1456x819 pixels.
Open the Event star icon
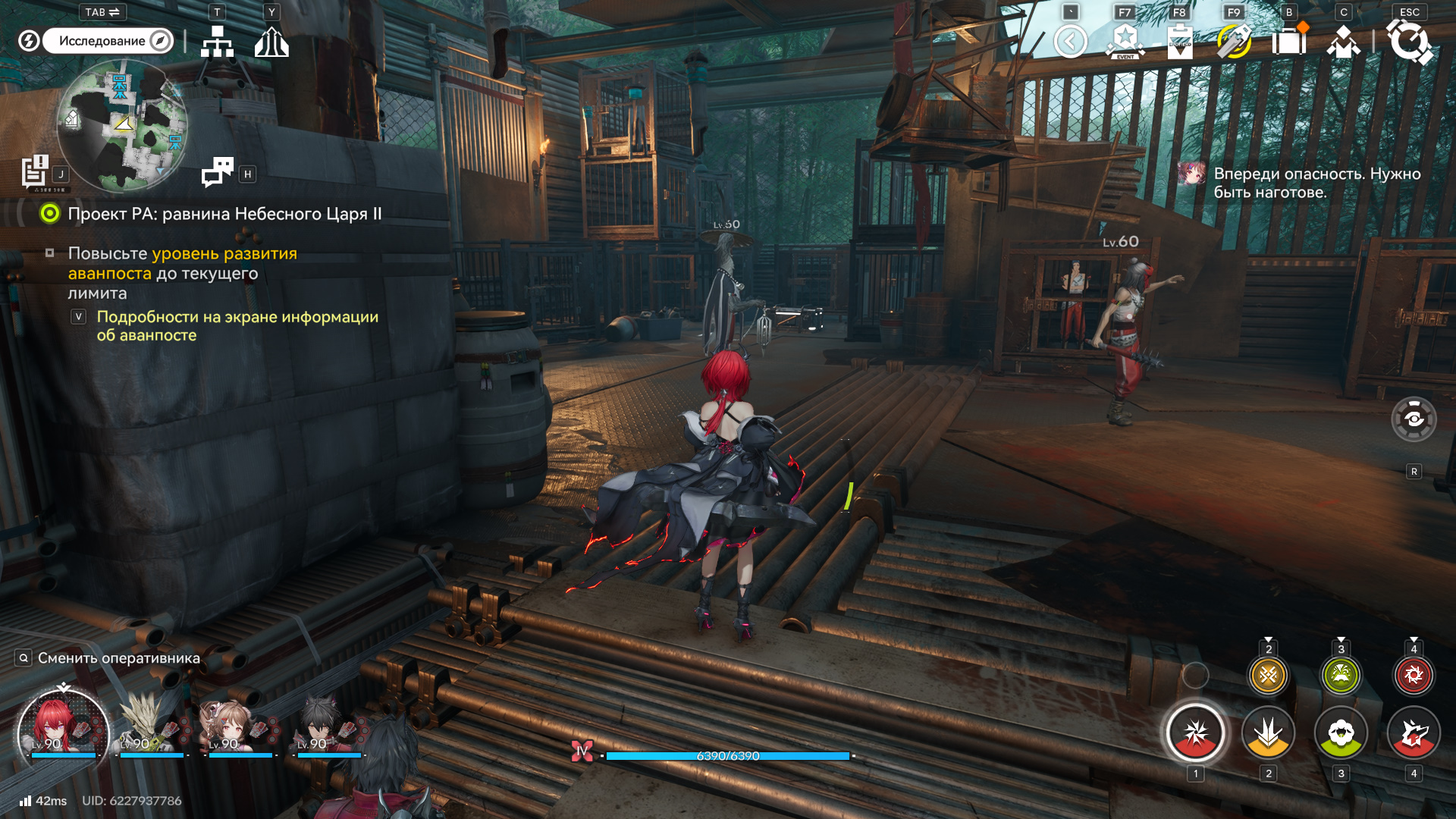(x=1125, y=42)
